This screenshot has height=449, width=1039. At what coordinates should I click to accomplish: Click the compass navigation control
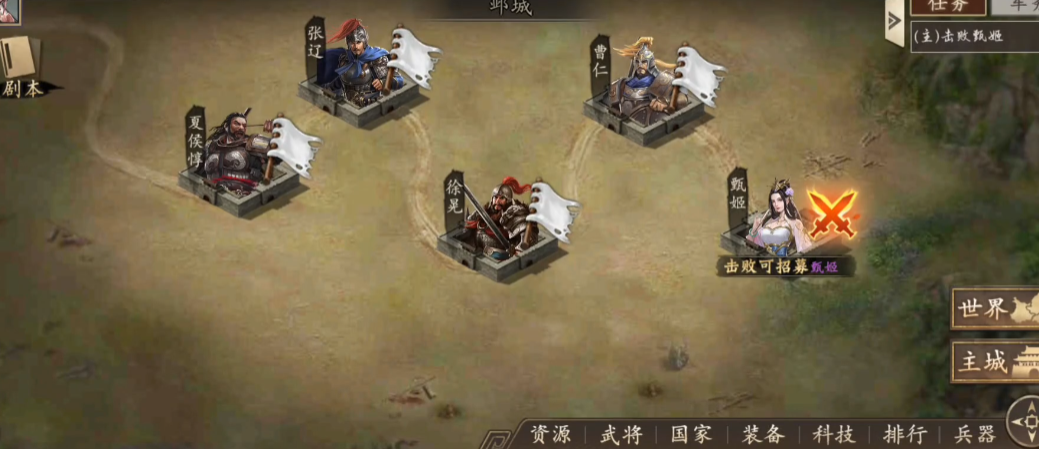1024,420
